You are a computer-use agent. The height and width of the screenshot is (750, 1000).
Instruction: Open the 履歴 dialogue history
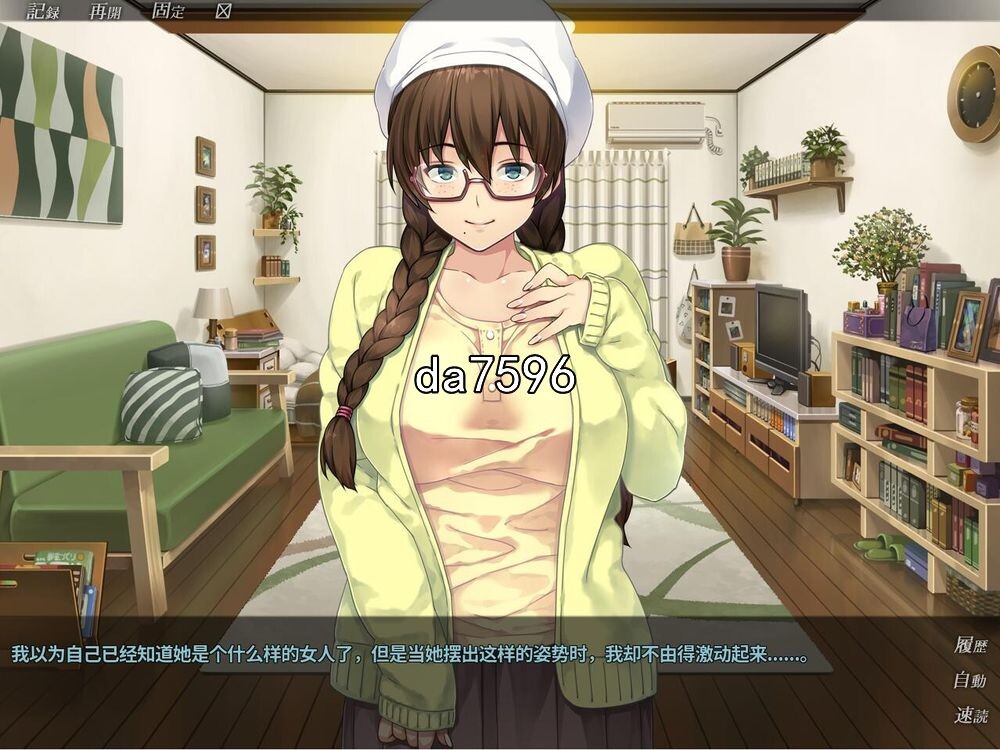click(x=969, y=645)
